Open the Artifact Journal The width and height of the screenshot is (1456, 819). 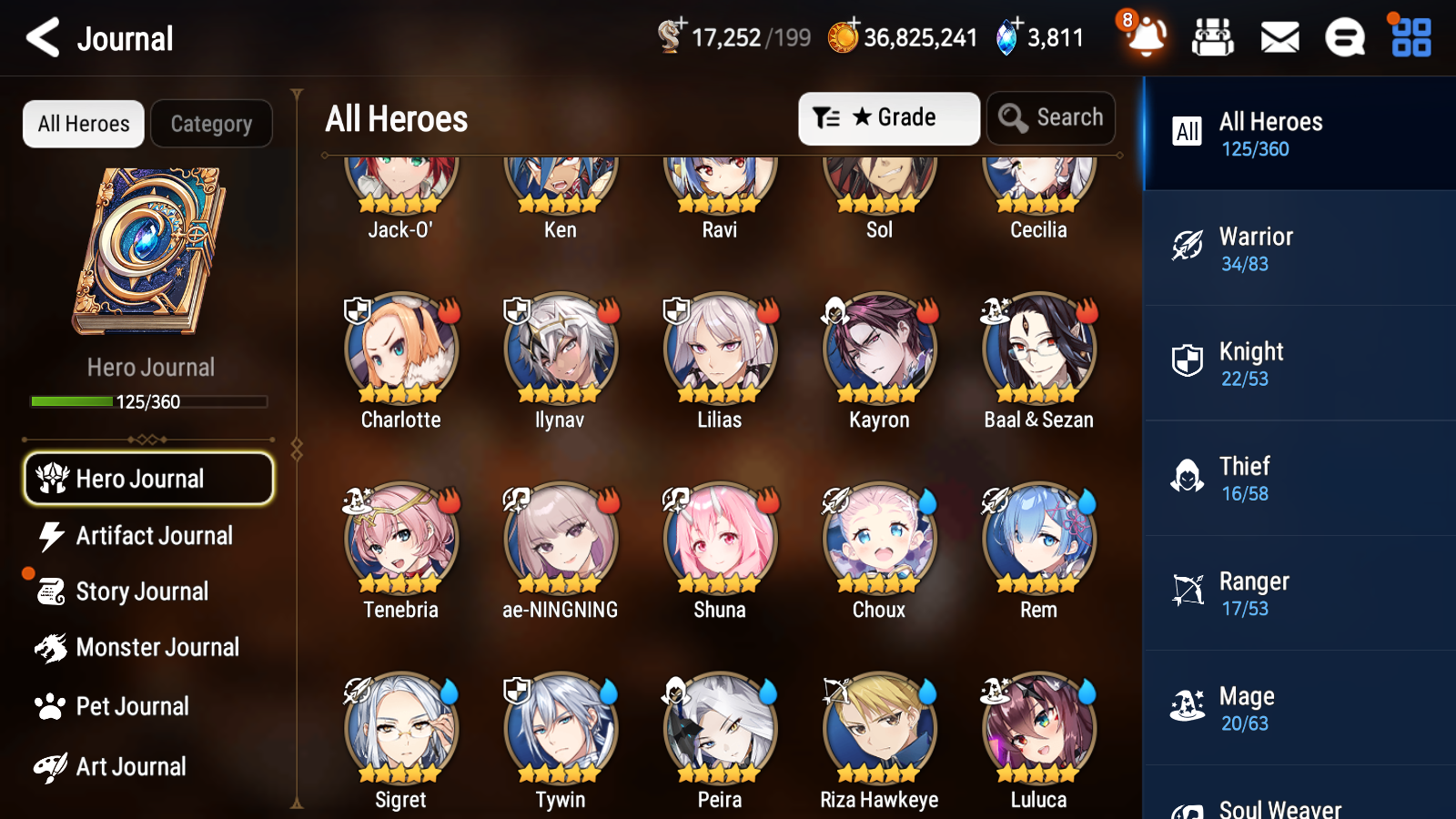tap(155, 536)
